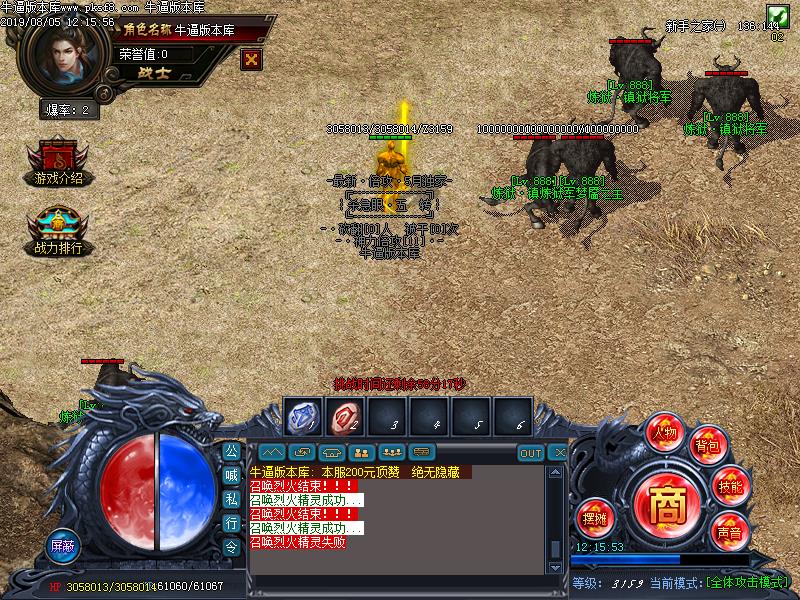This screenshot has height=600, width=800.
Task: Click the chat scrollbar down arrow
Action: (556, 569)
